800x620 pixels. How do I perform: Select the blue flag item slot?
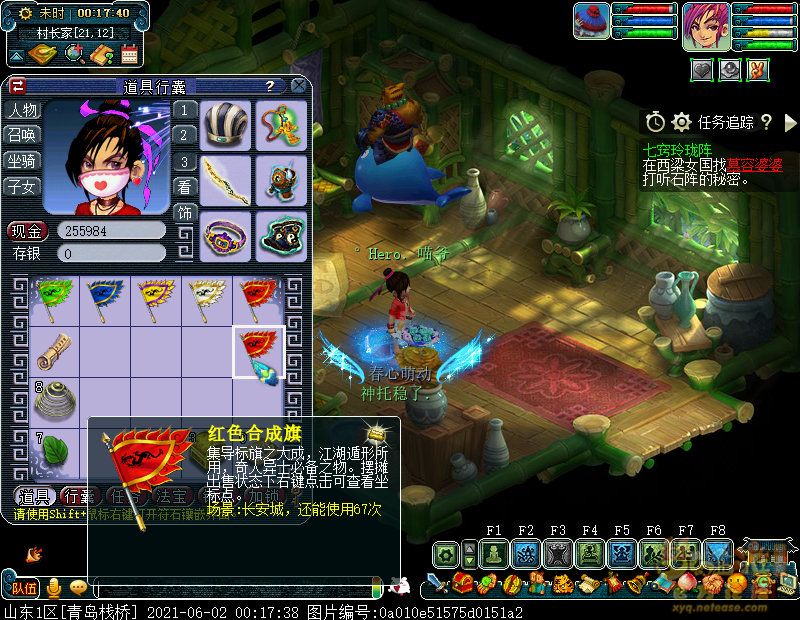click(103, 297)
